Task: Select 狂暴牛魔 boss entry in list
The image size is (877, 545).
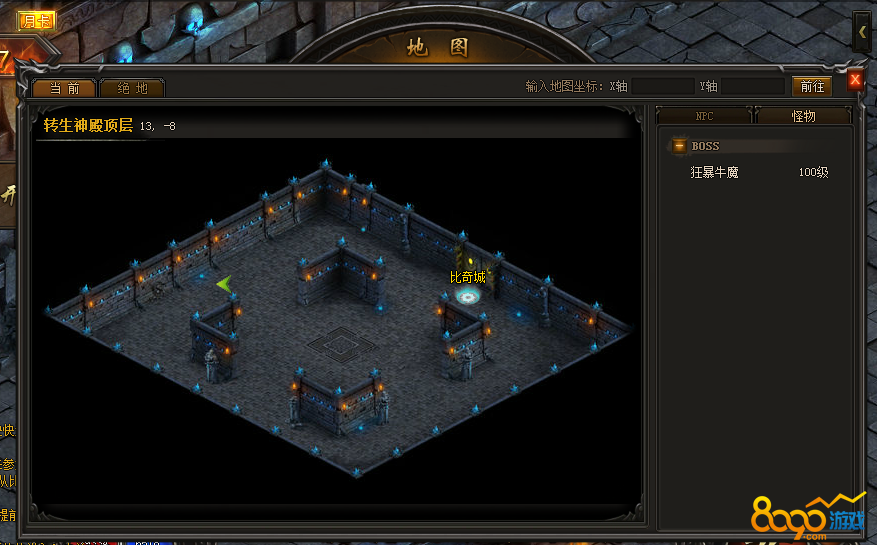Action: (x=715, y=172)
